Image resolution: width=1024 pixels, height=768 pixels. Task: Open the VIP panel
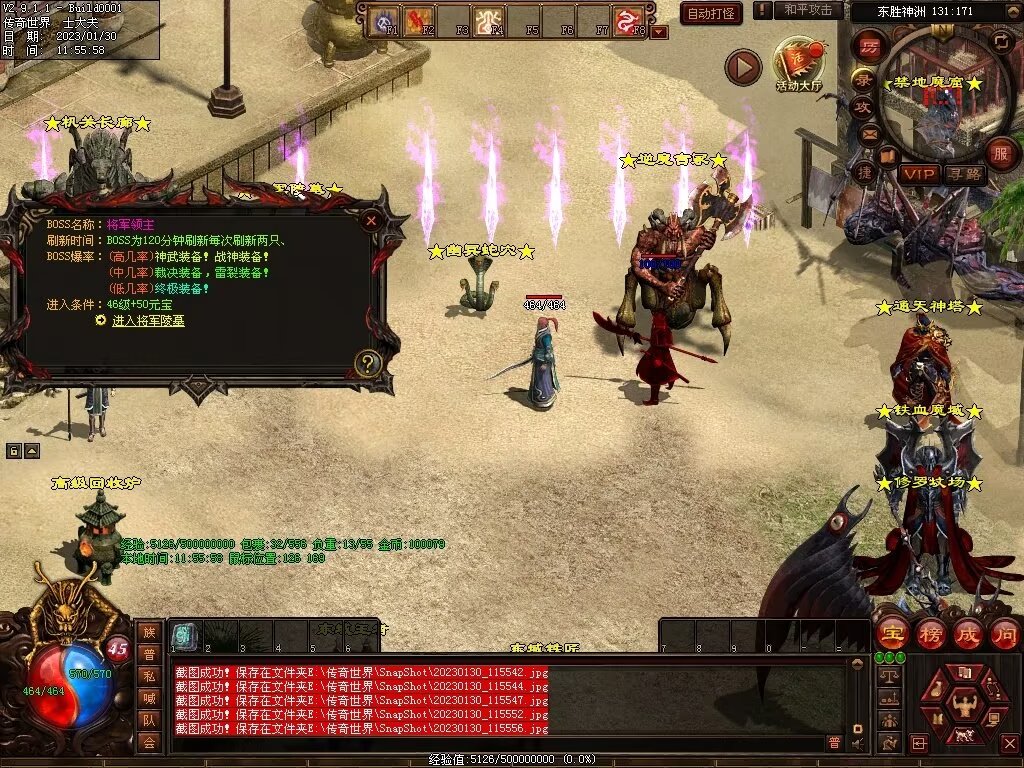point(917,174)
